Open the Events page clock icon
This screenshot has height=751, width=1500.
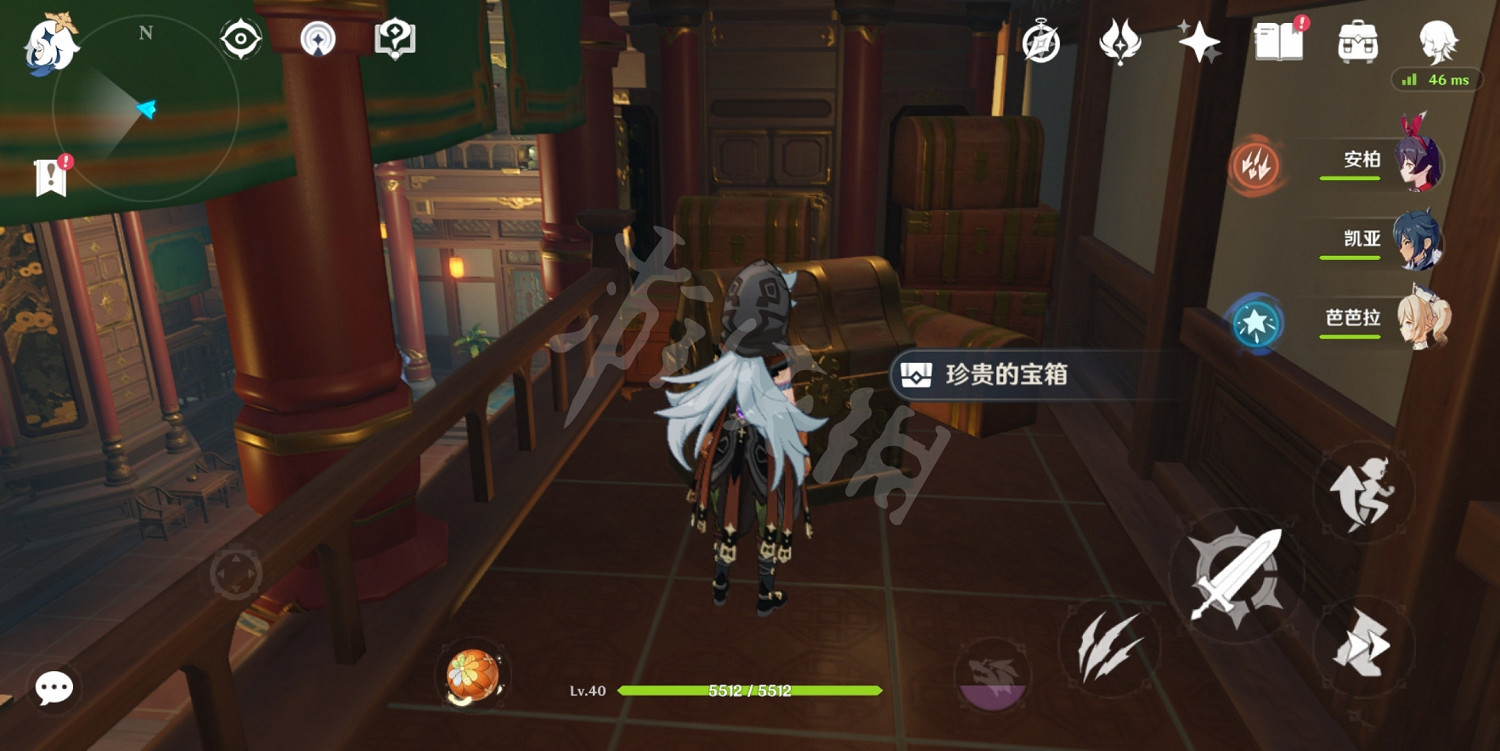[1040, 42]
